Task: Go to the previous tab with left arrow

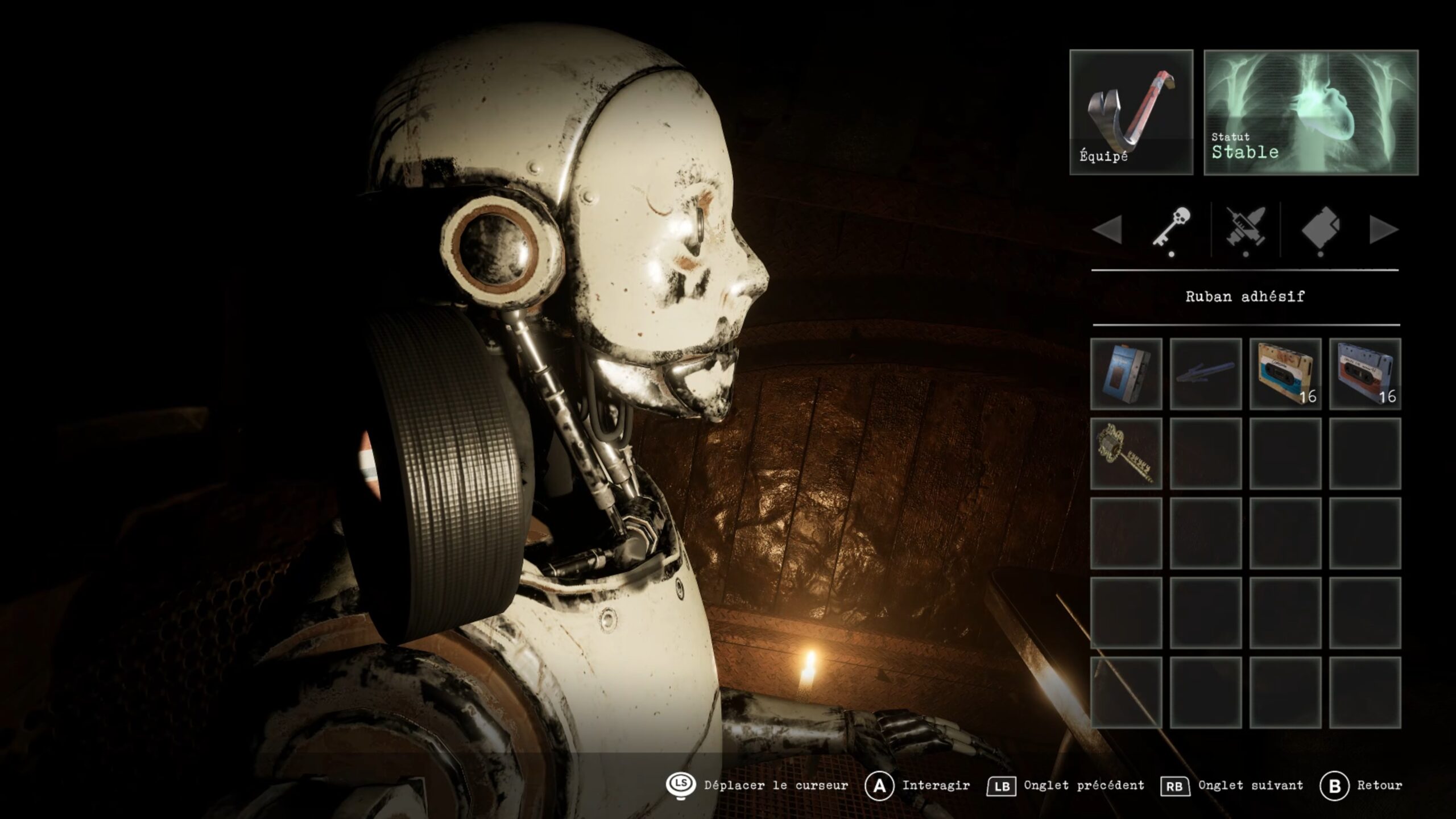Action: 1107,230
